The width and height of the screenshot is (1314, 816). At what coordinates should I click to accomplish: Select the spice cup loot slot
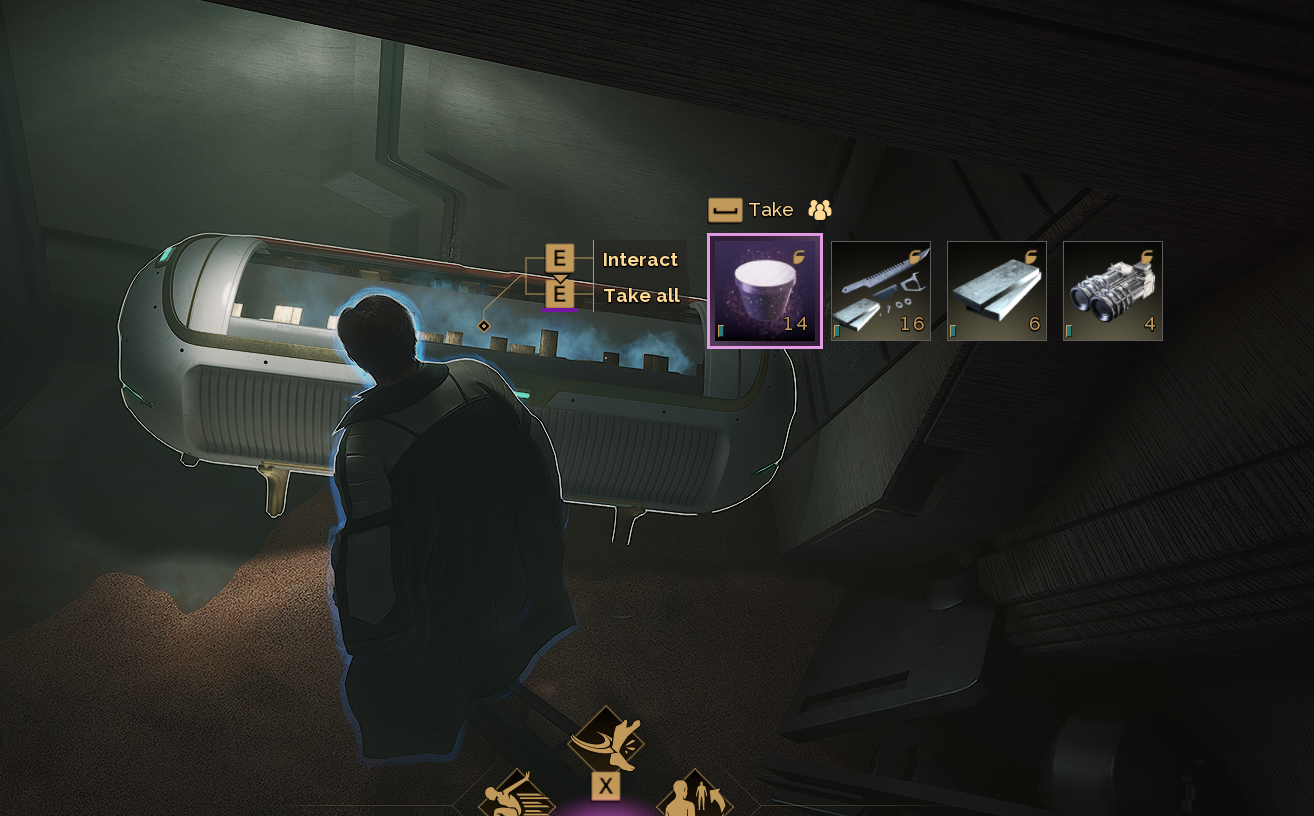pos(765,291)
